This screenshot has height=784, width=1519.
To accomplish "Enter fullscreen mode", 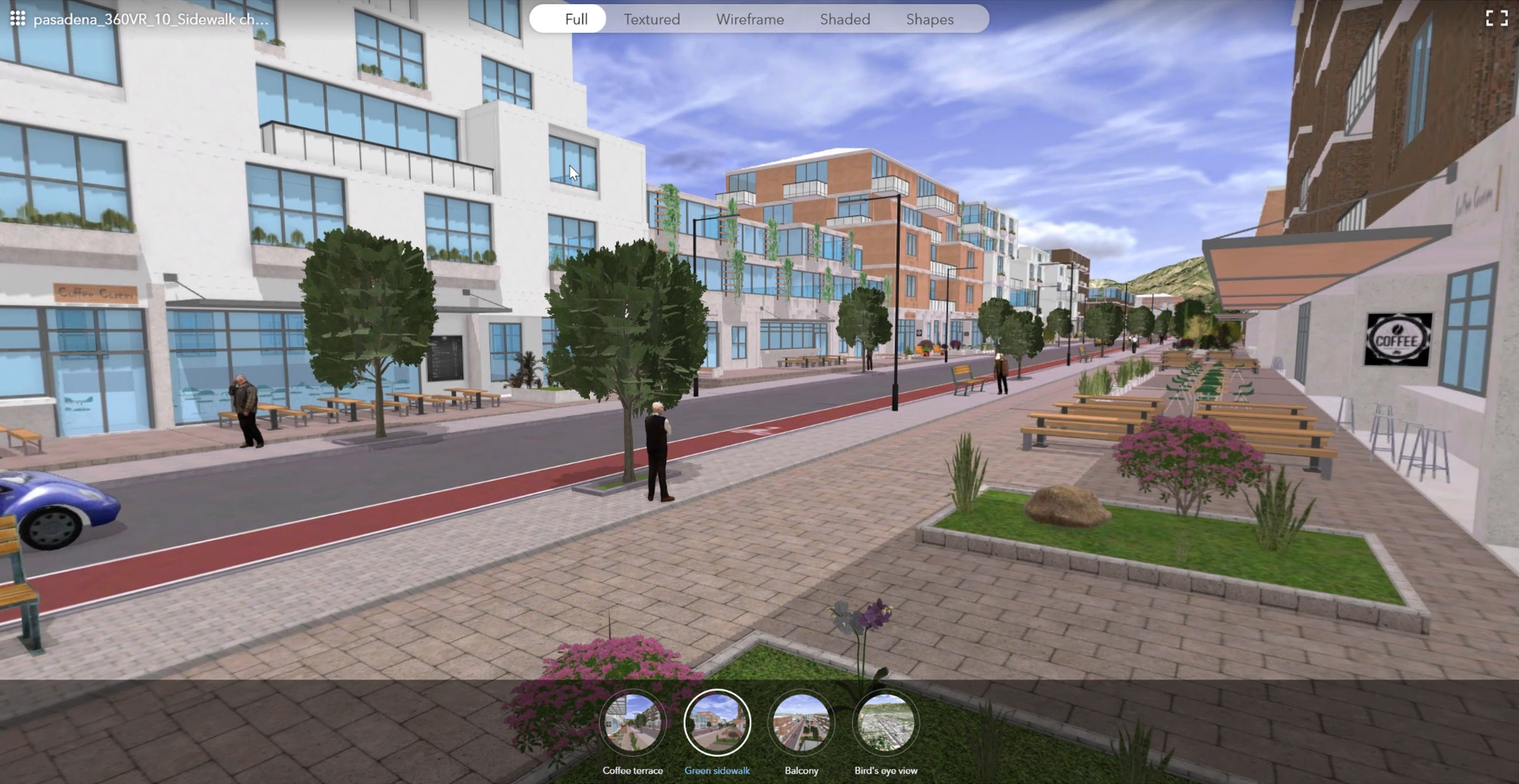I will 1498,18.
